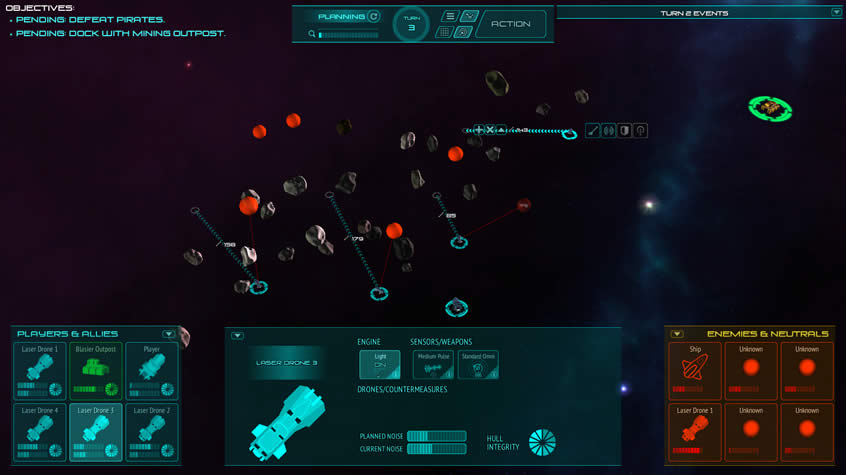
Task: Choose the Laser Drone 4 ally card
Action: (40, 432)
